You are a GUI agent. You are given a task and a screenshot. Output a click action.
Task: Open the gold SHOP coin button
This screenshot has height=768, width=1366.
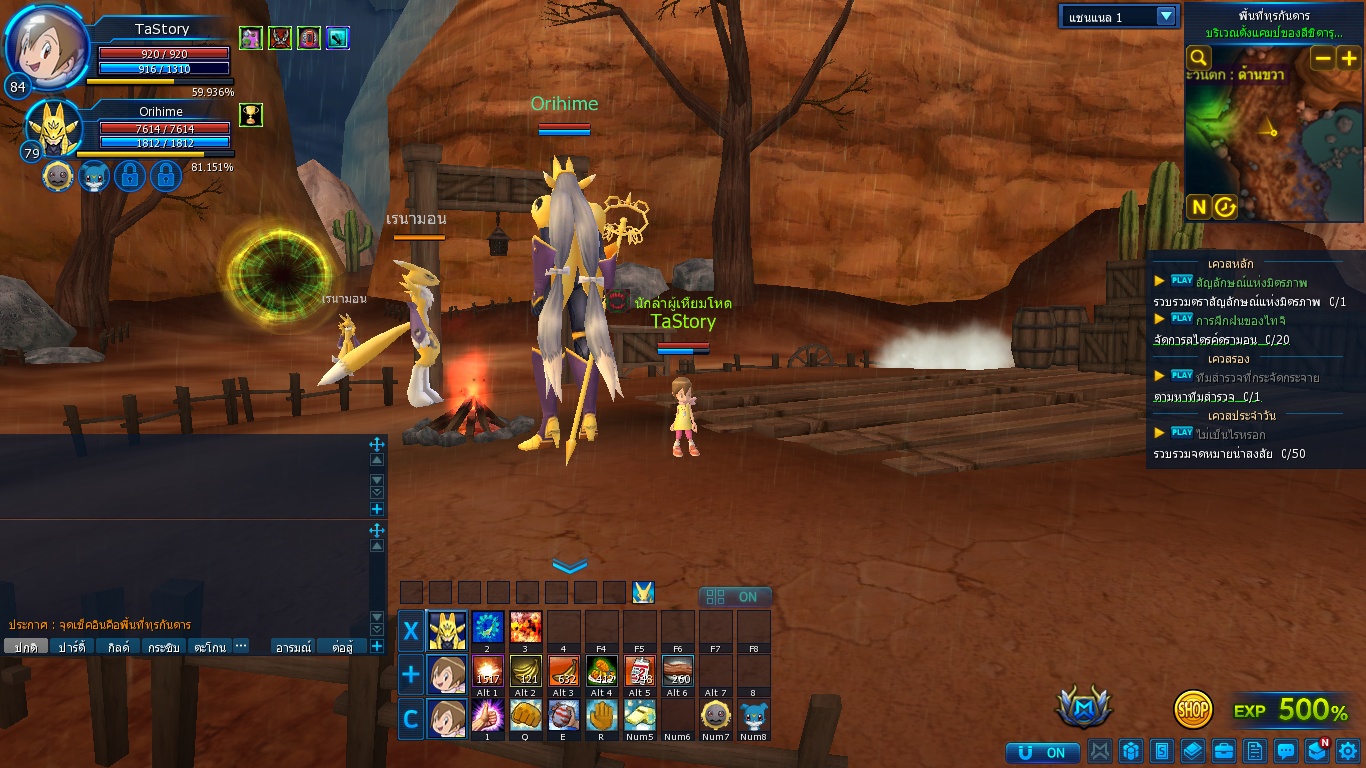tap(1193, 709)
